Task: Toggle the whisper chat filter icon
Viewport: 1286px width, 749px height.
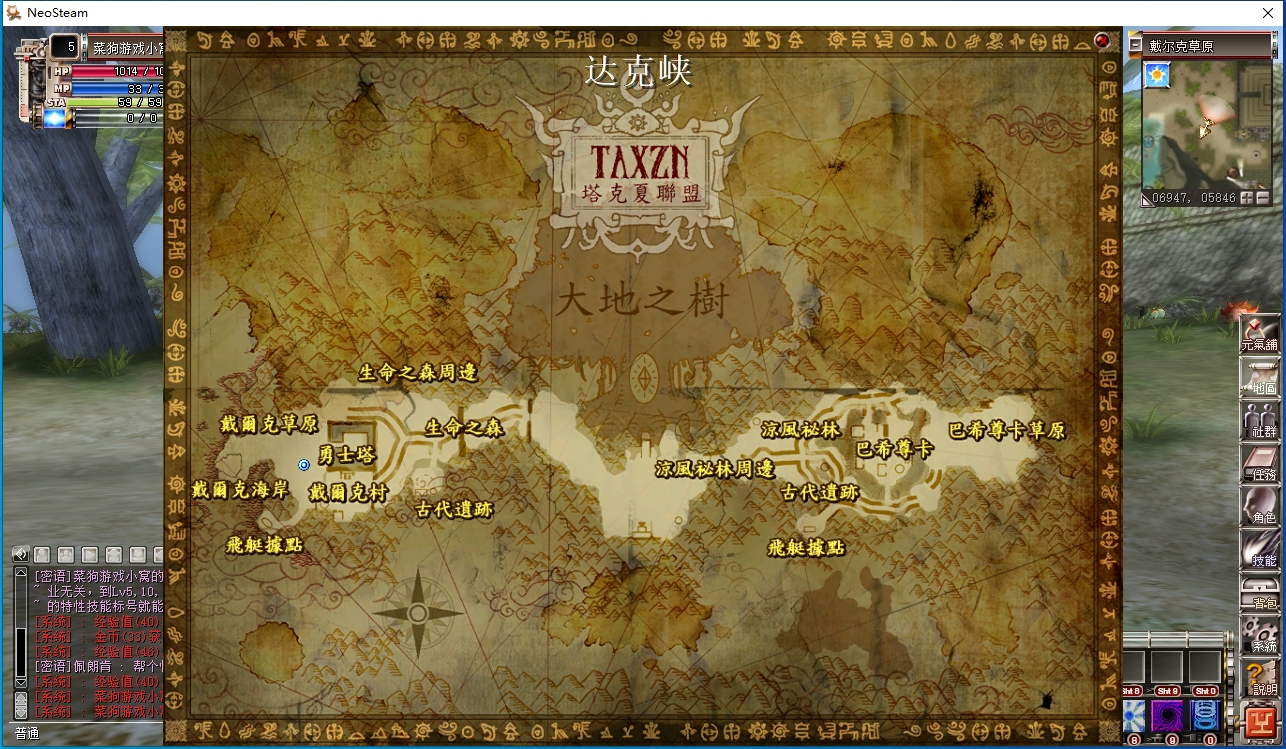Action: pos(41,553)
